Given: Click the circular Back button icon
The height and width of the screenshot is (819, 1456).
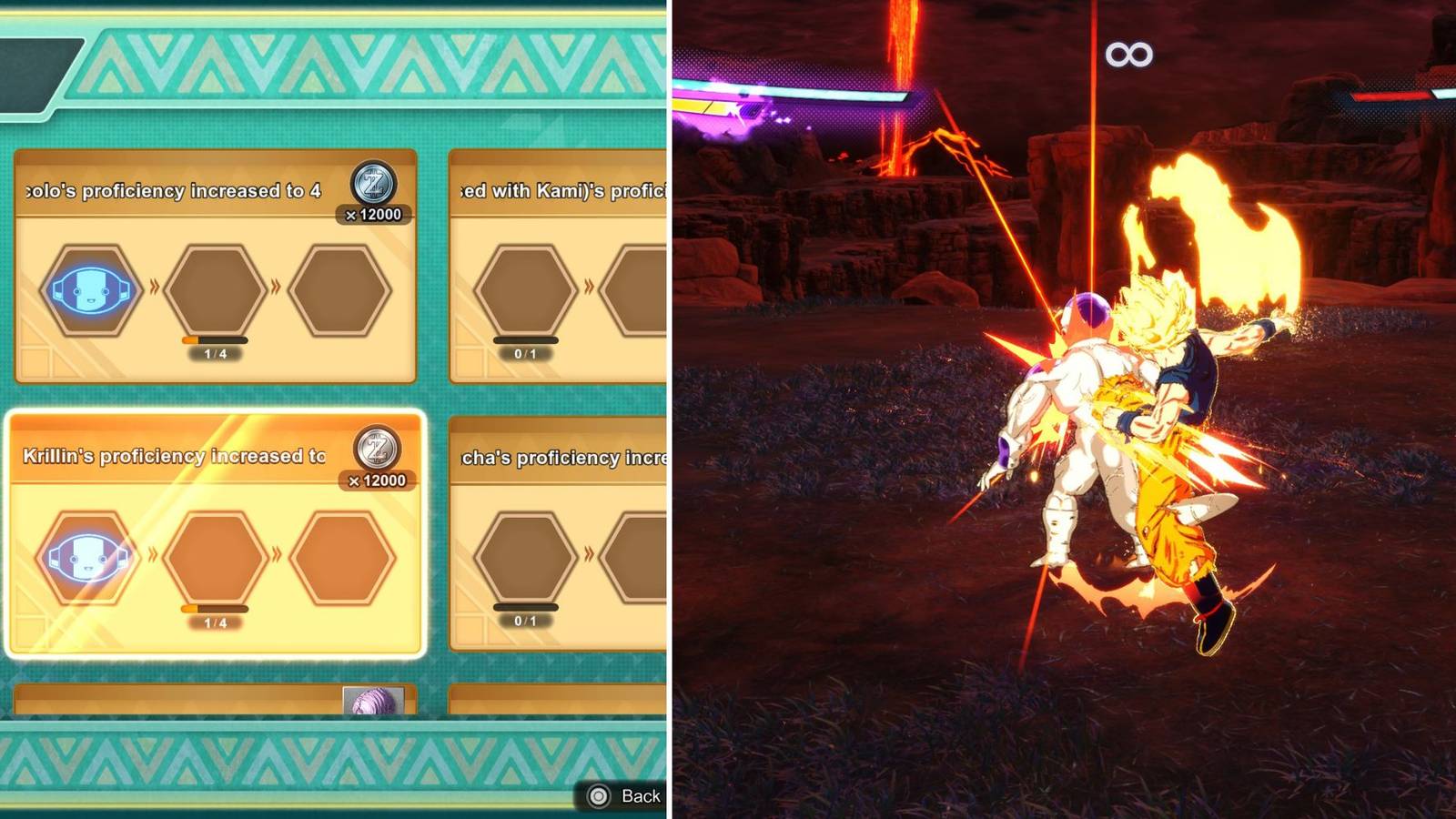Looking at the screenshot, I should tap(600, 795).
